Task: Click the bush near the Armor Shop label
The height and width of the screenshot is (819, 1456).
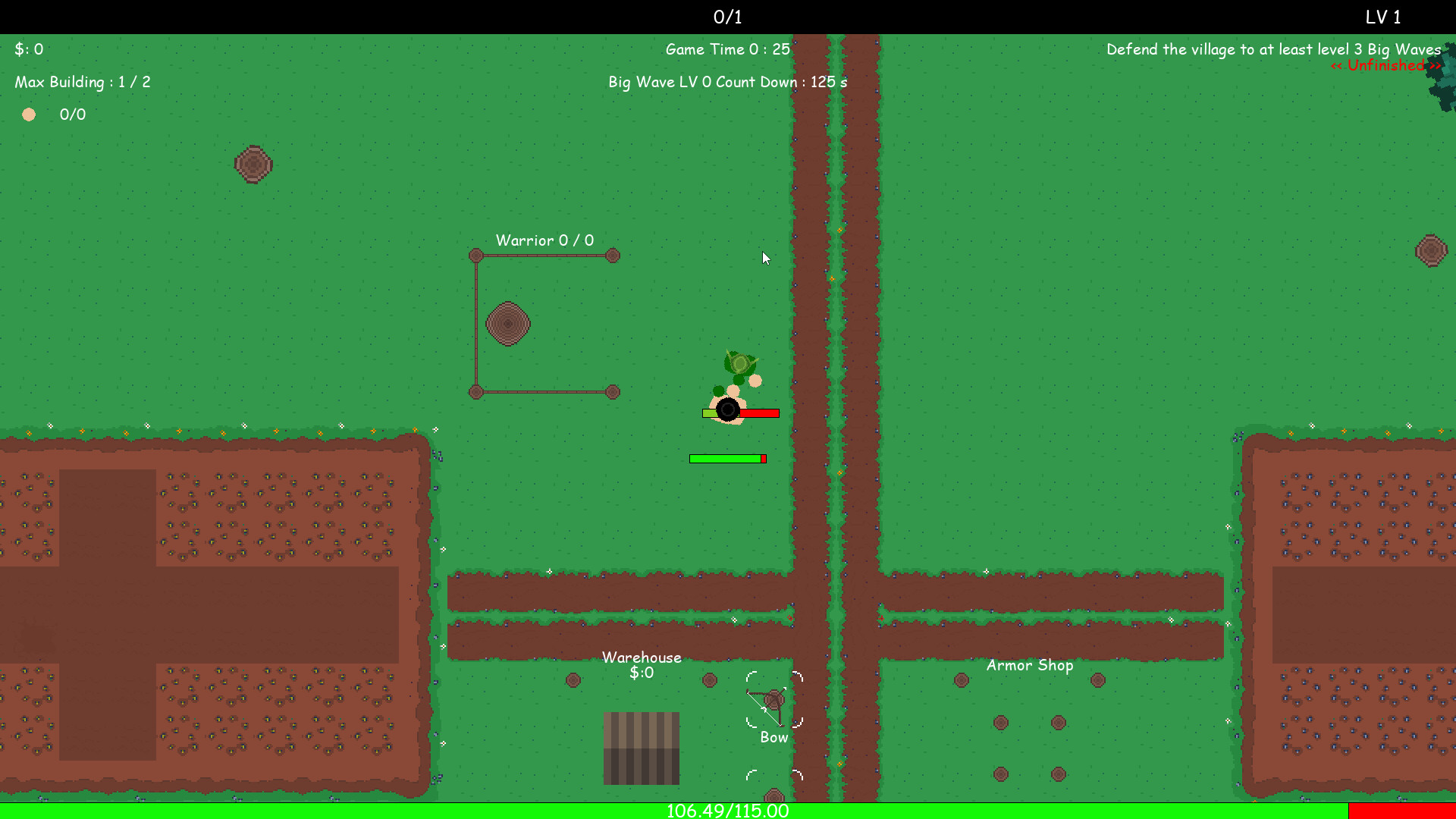Action: [962, 680]
